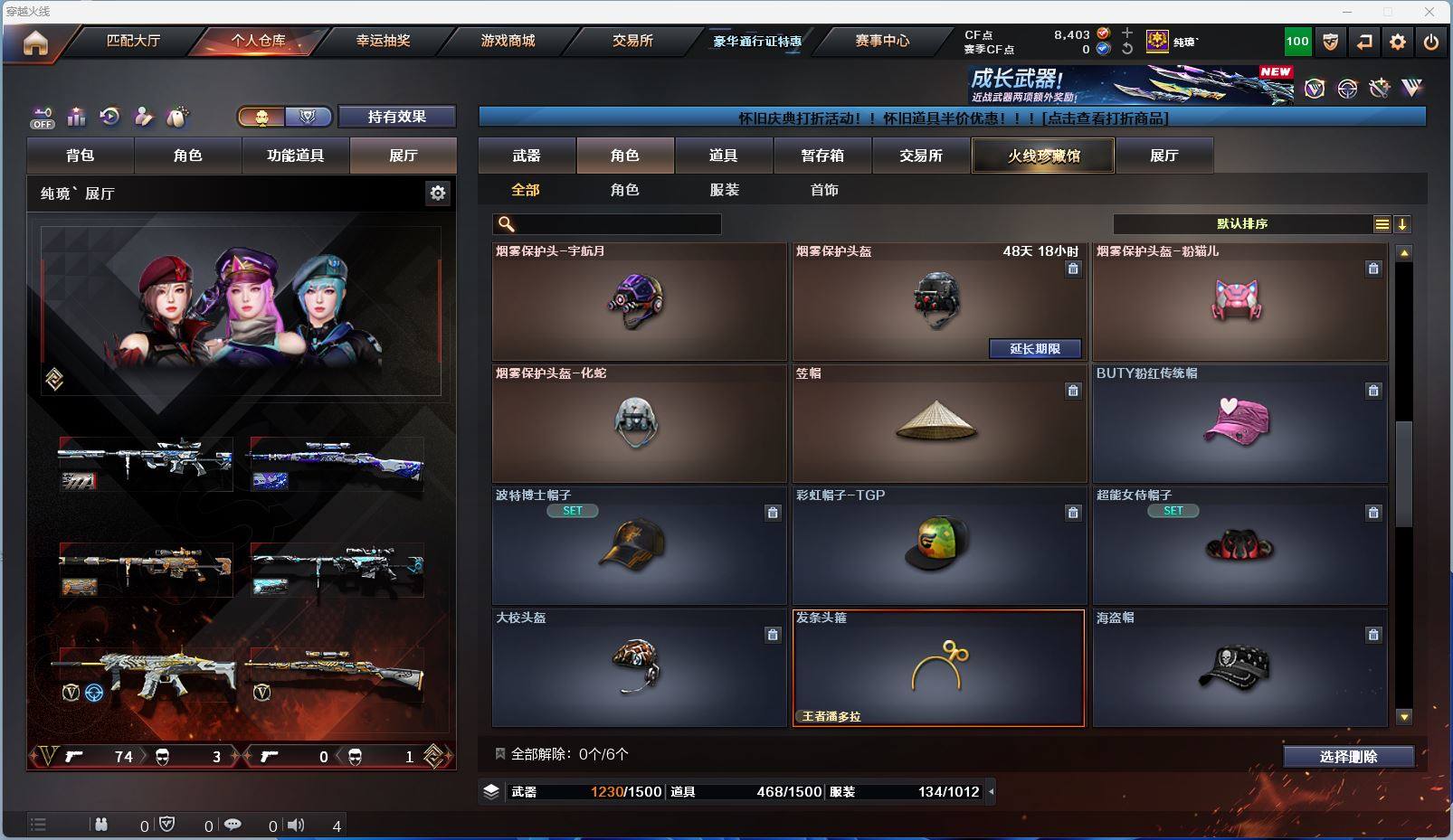Show 持有效果 owned effects

point(396,117)
